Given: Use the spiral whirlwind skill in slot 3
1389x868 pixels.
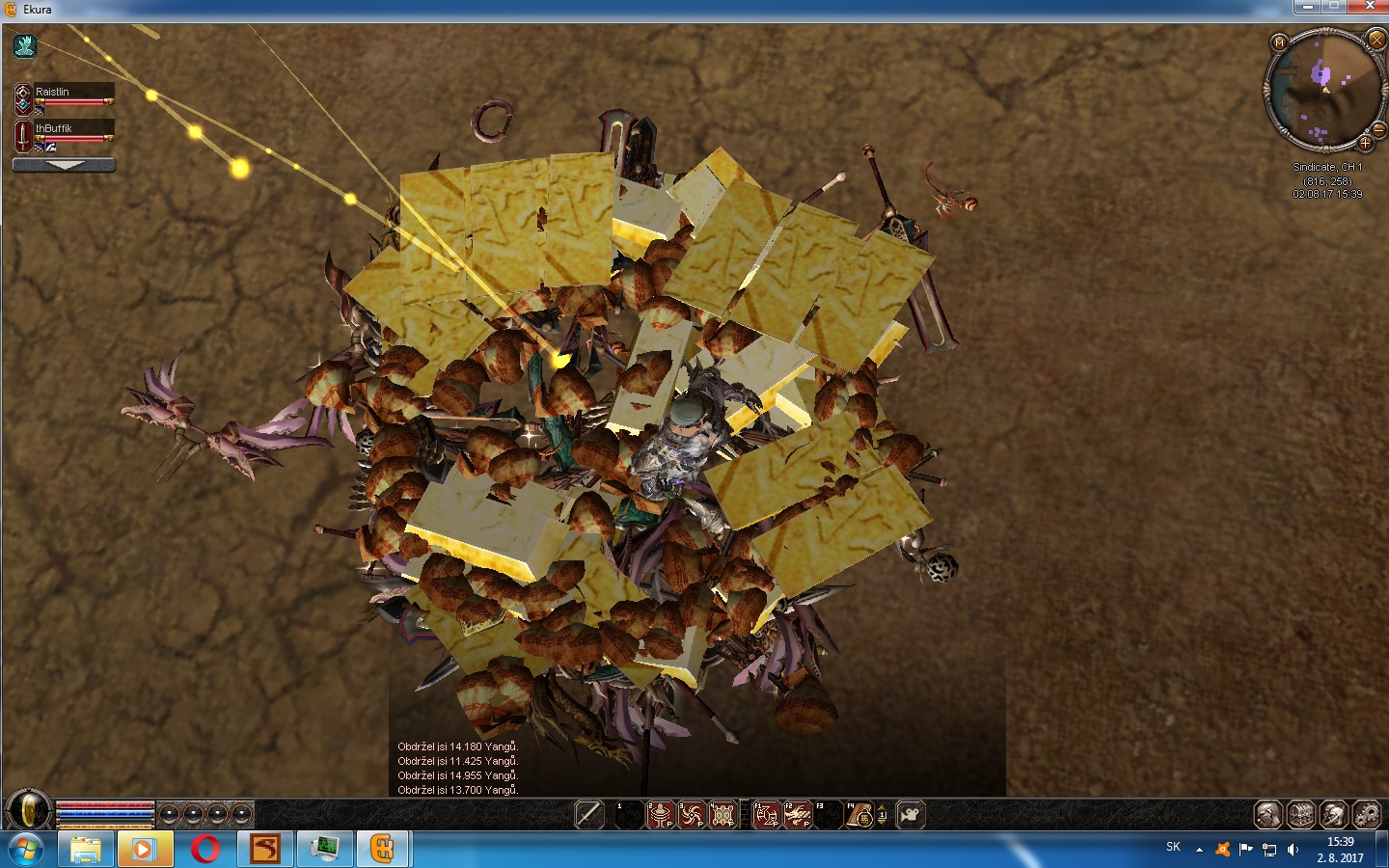Looking at the screenshot, I should [691, 815].
